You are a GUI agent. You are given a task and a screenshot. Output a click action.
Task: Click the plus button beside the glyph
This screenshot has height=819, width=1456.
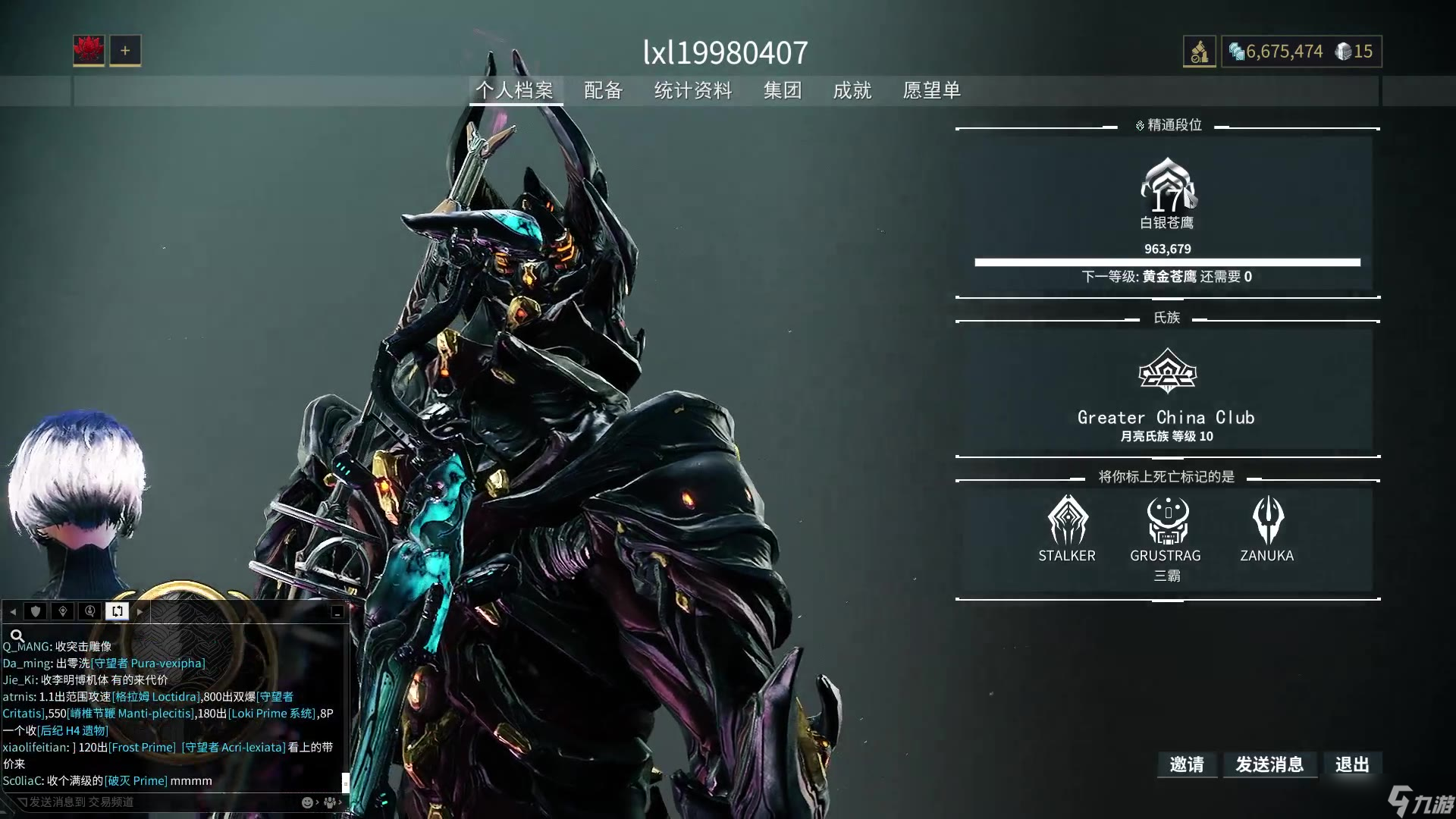(125, 51)
